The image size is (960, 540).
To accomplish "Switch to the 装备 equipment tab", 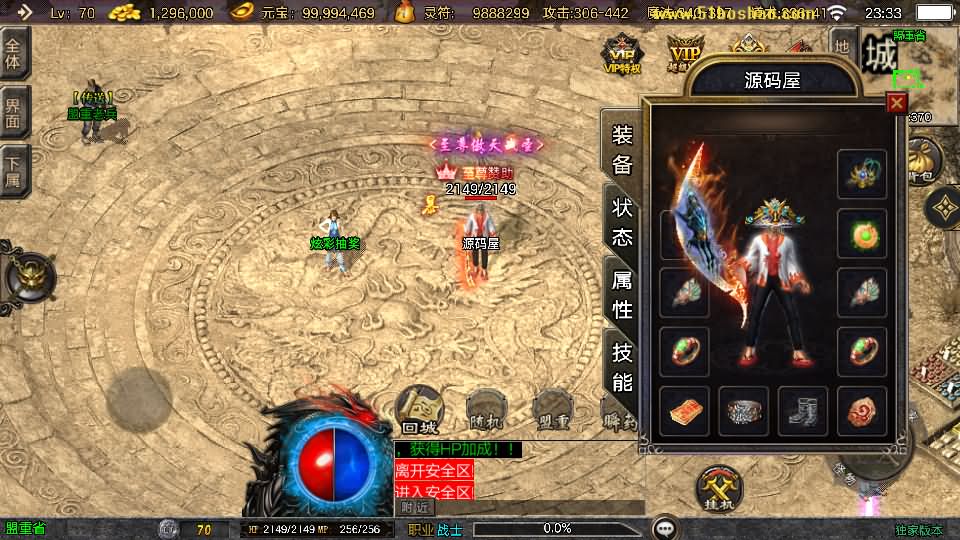I will pos(622,150).
